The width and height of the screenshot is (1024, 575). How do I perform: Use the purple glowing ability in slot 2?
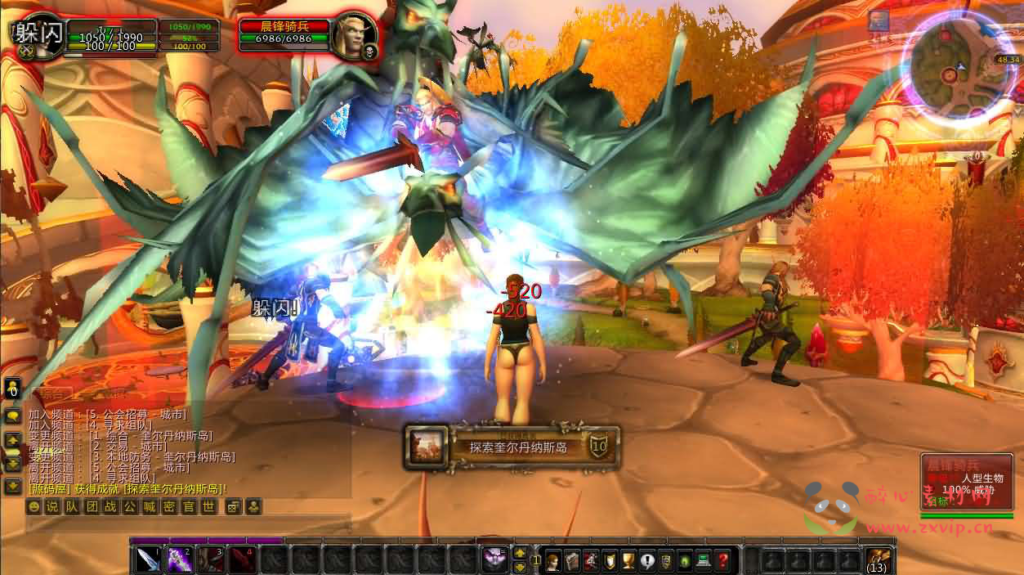[181, 560]
